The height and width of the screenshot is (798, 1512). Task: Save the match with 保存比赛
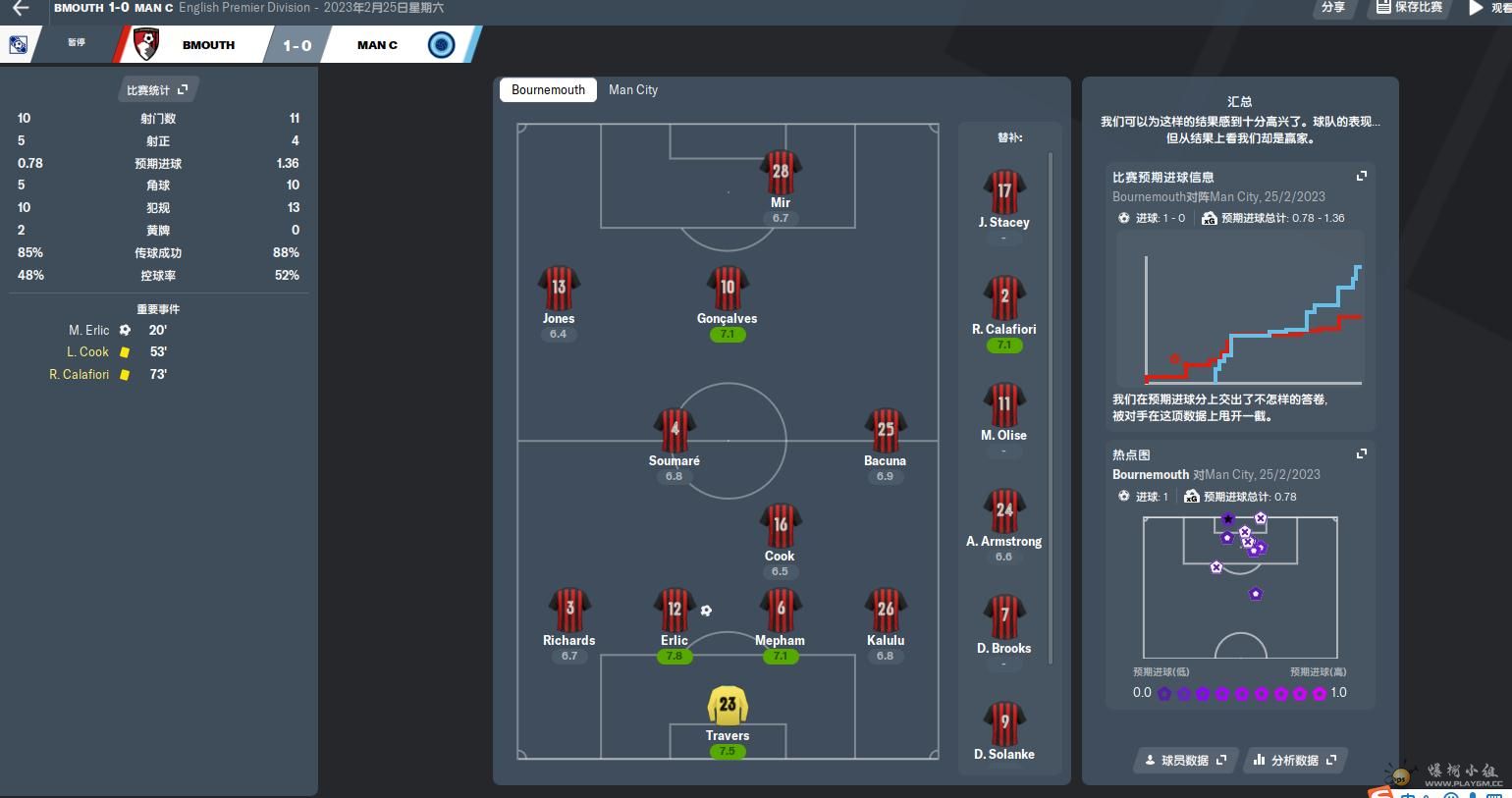coord(1410,7)
